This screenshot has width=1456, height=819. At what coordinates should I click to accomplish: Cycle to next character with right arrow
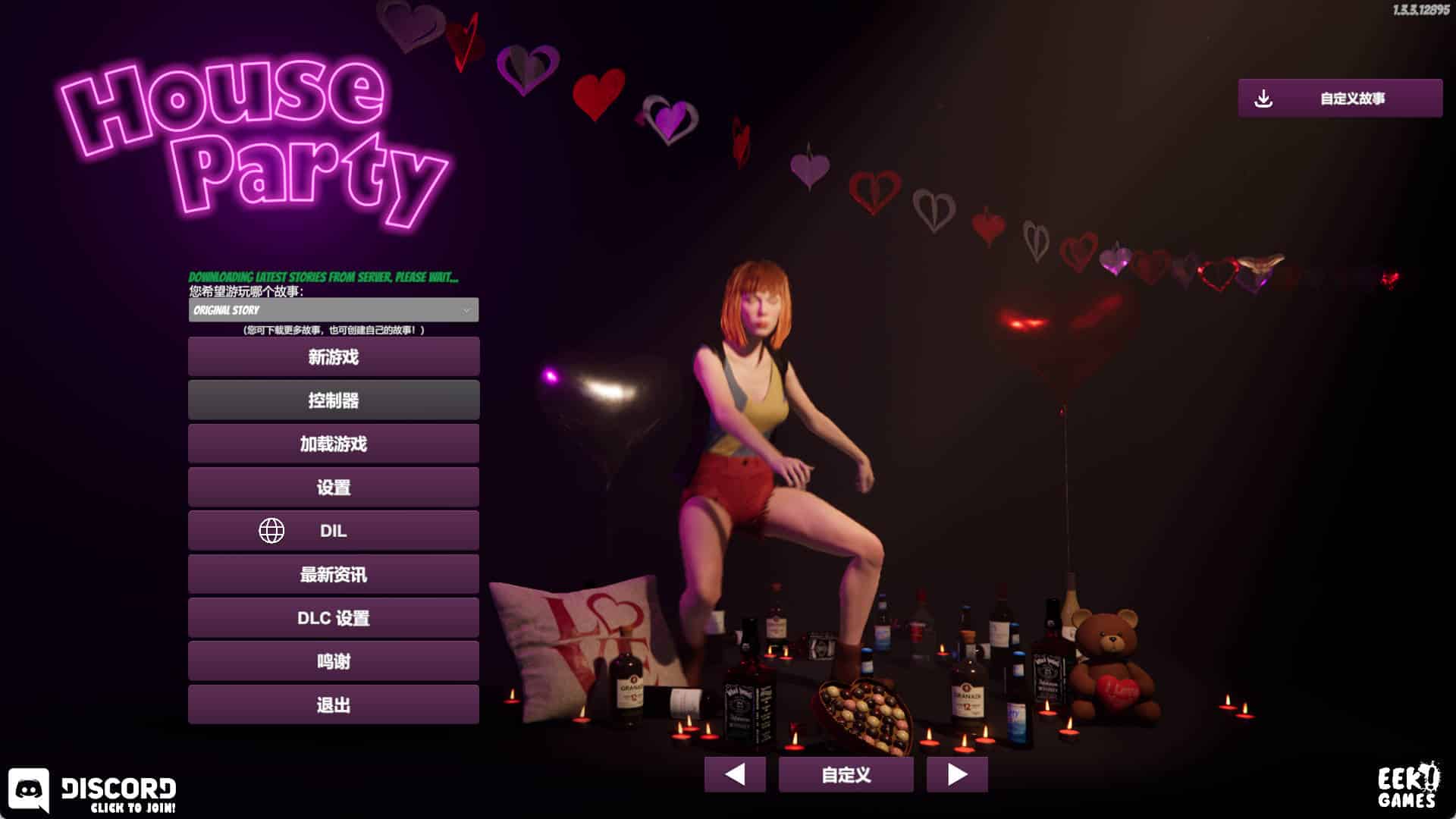pyautogui.click(x=957, y=774)
